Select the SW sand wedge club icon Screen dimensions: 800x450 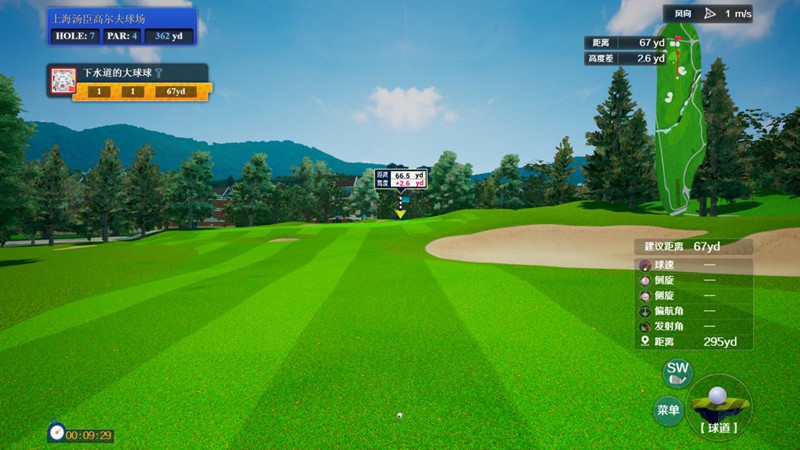coord(678,373)
